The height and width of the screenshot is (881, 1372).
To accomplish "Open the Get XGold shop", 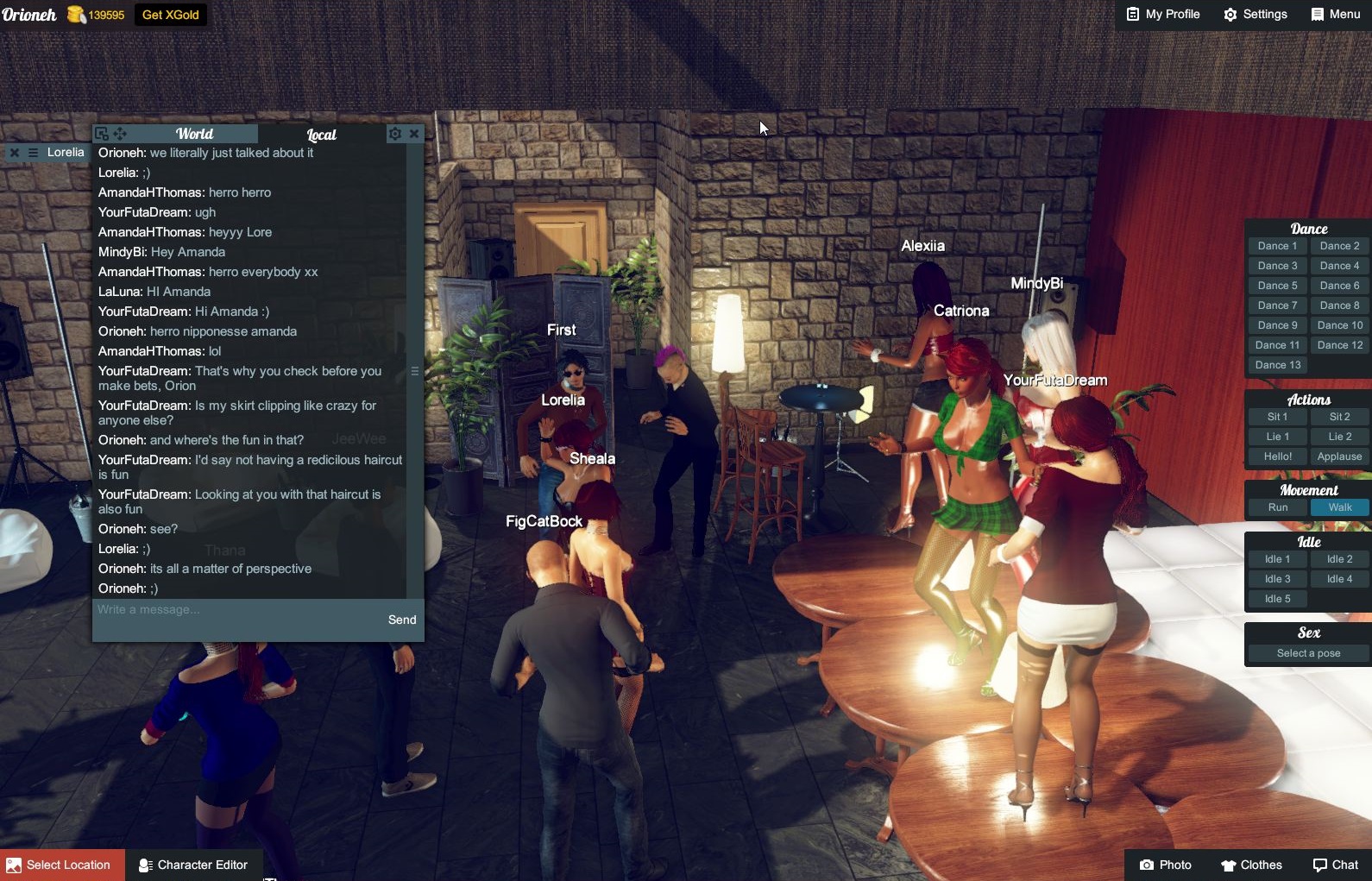I will 170,15.
